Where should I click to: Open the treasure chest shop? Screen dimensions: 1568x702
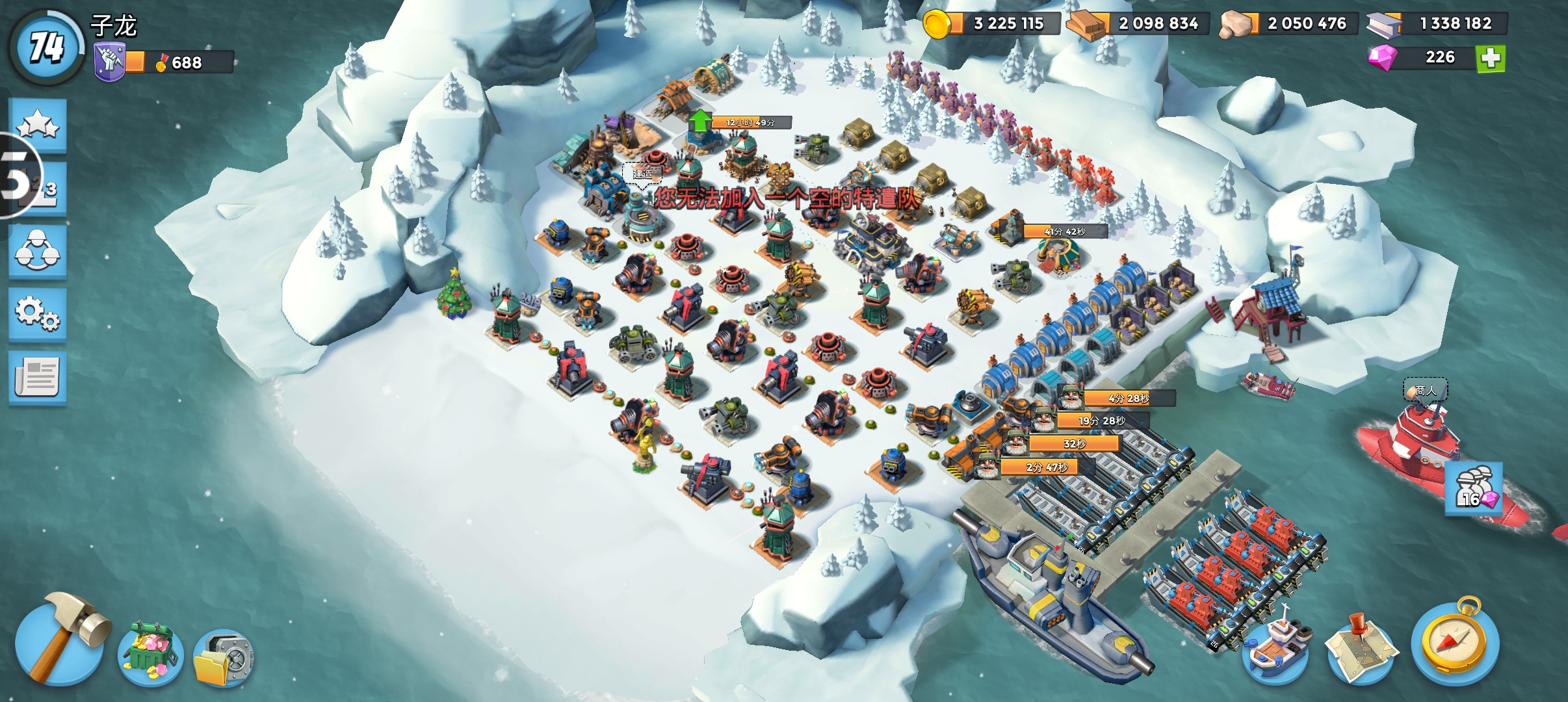150,653
